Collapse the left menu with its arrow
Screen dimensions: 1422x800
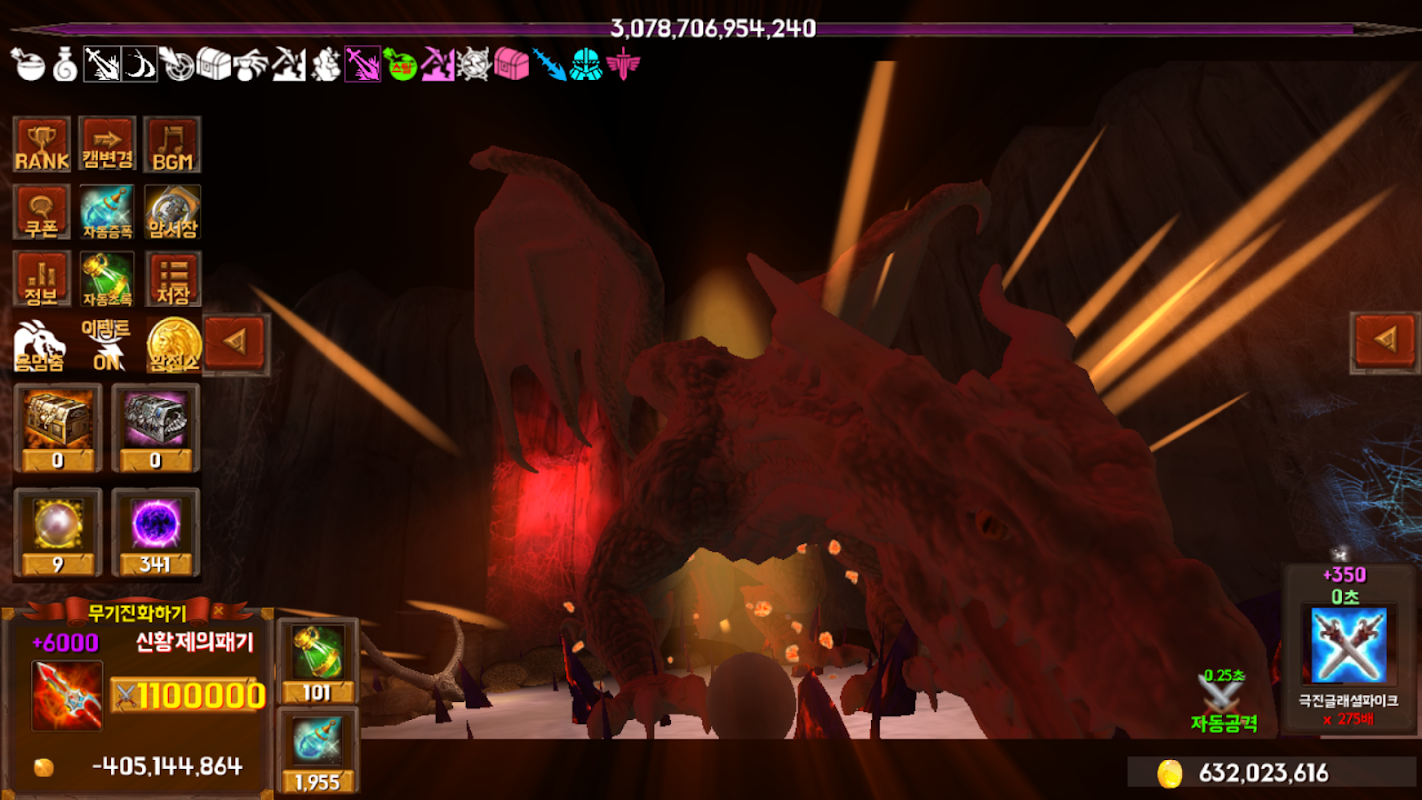click(237, 344)
